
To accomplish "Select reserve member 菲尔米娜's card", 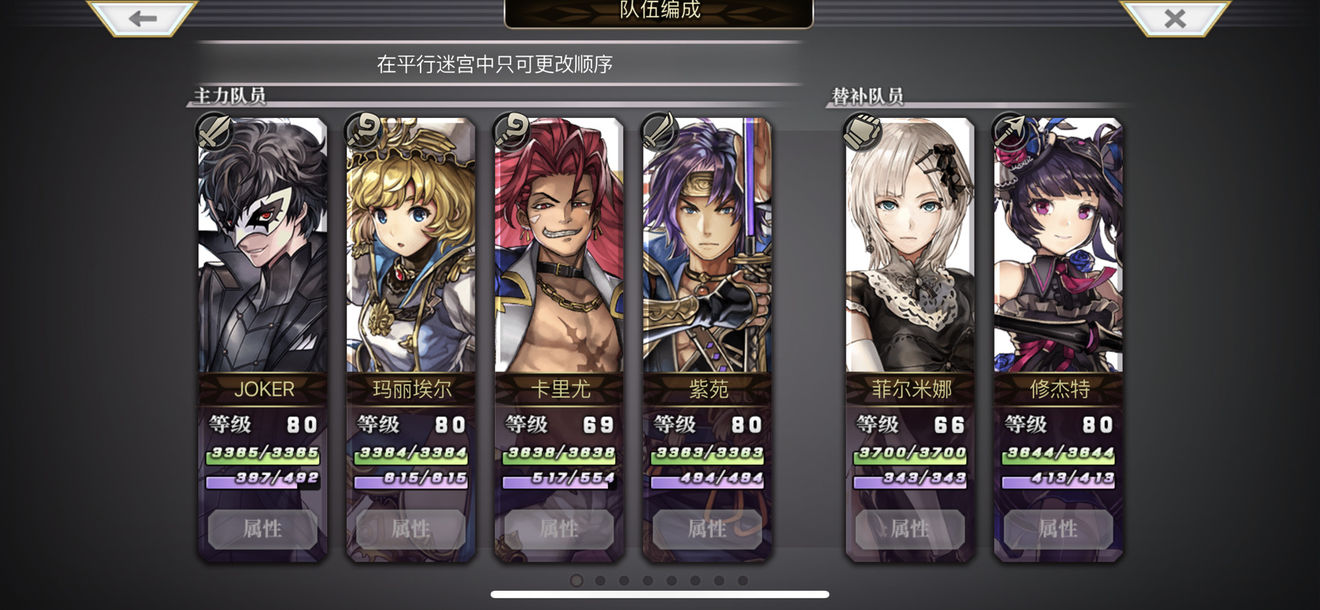I will pos(910,250).
